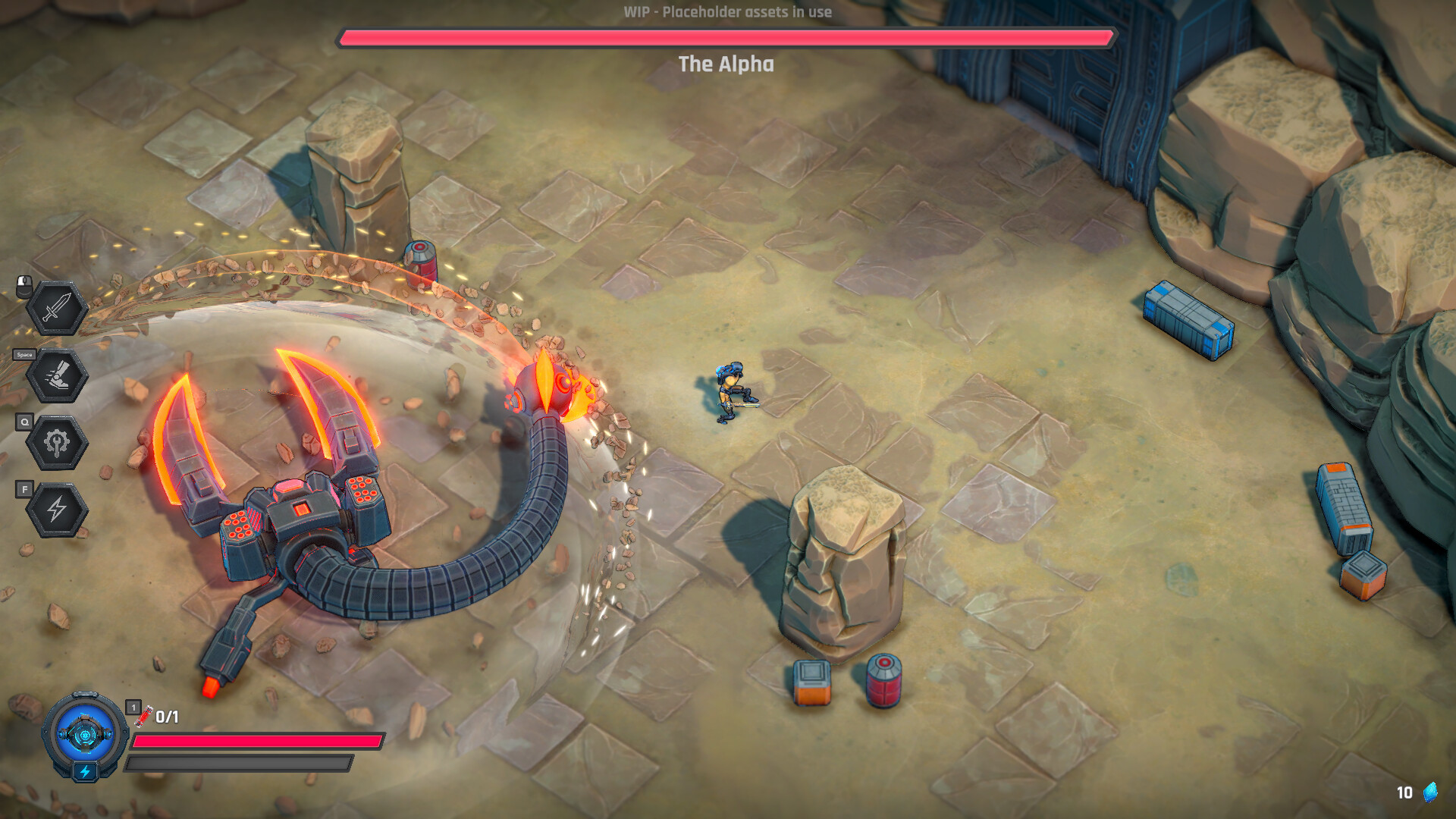Activate the sword attack ability
The height and width of the screenshot is (819, 1456).
[57, 308]
